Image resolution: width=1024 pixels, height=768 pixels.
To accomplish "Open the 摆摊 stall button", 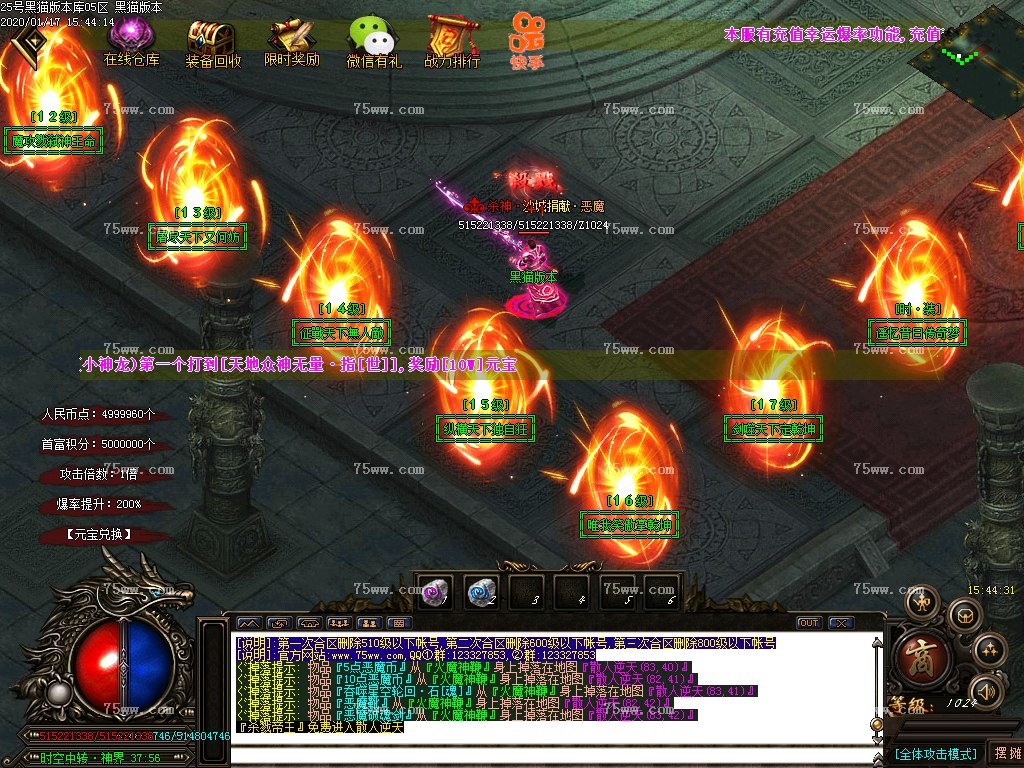I will pos(1005,753).
